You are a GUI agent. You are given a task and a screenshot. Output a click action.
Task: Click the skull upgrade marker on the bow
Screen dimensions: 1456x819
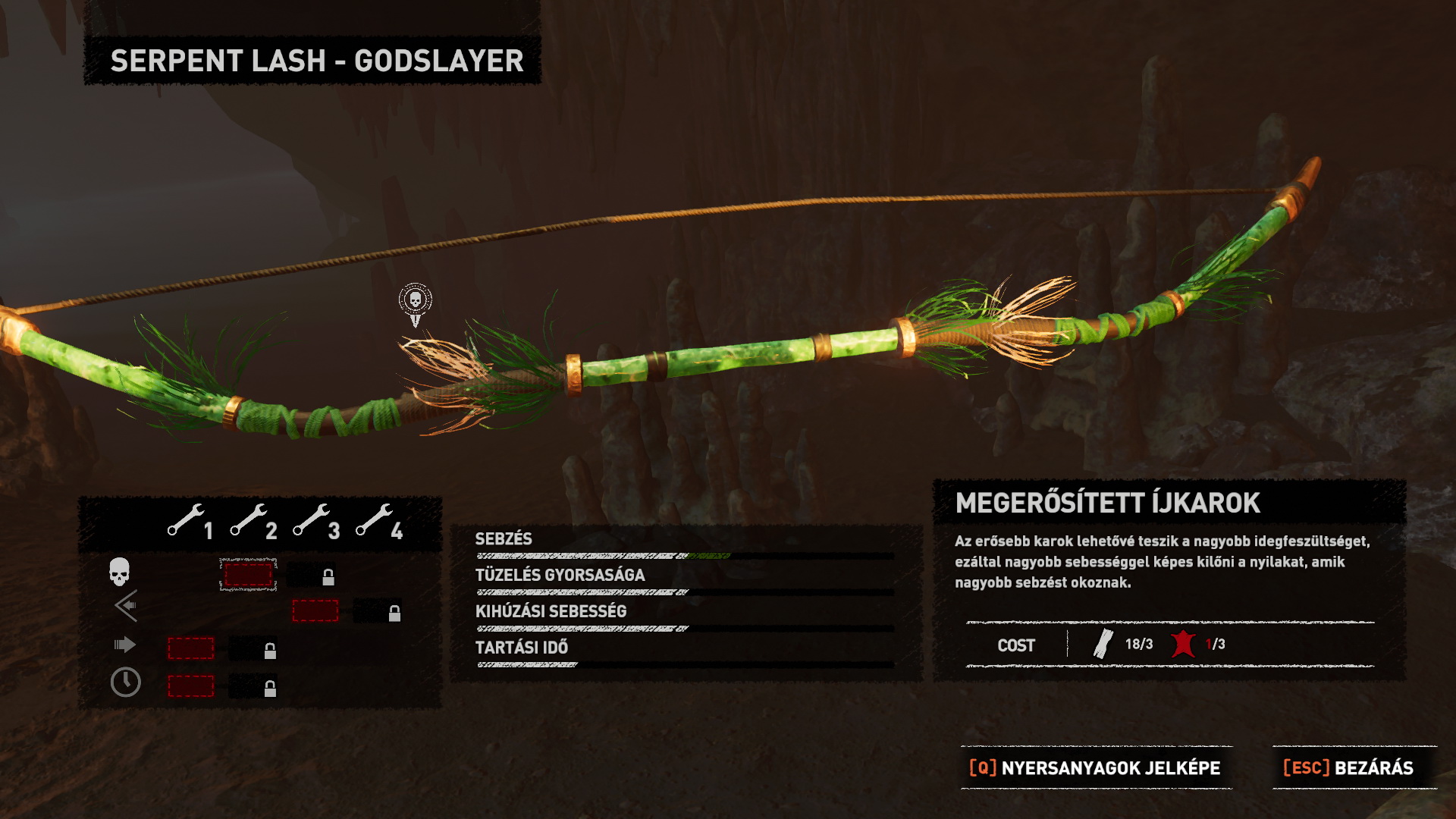pos(416,301)
